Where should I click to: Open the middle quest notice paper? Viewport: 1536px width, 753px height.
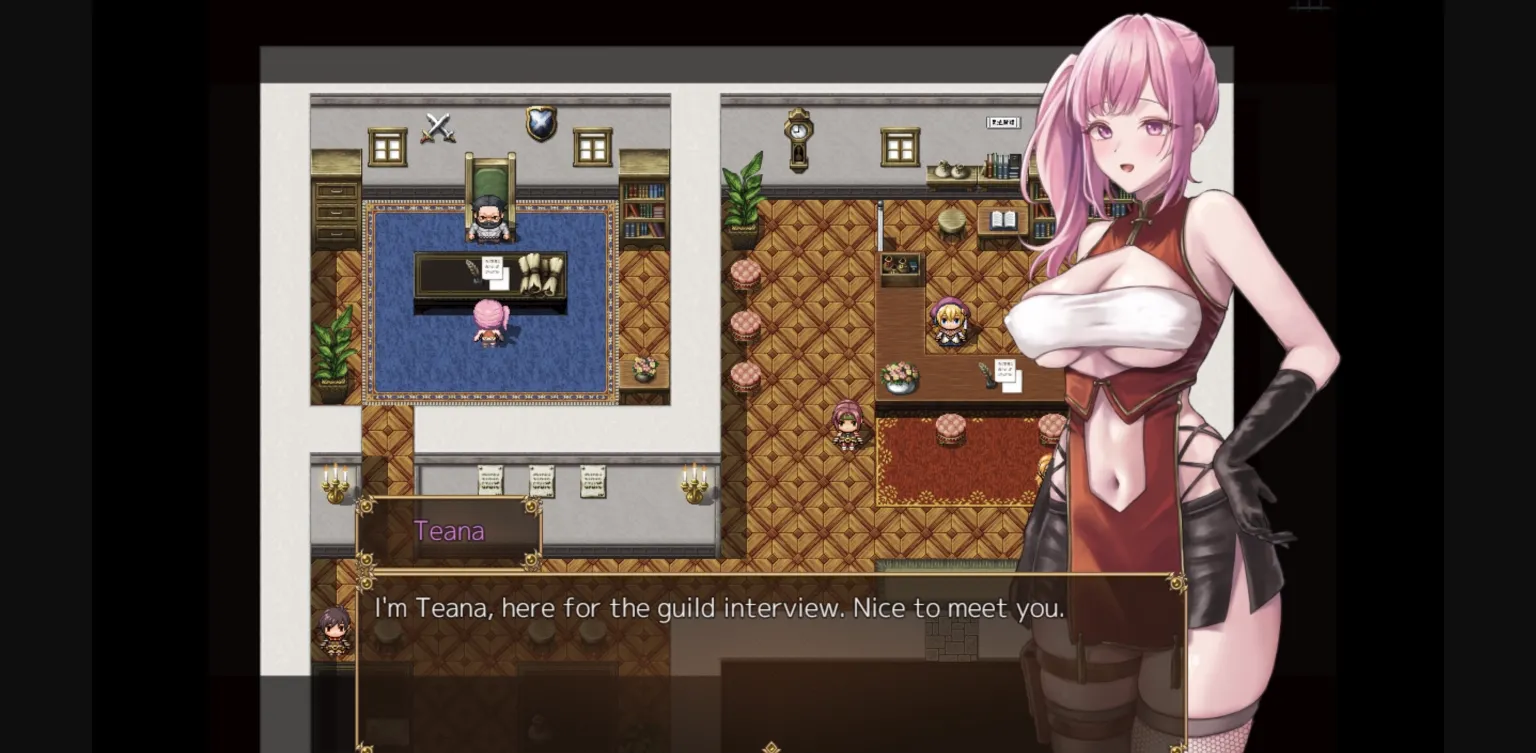[x=540, y=482]
